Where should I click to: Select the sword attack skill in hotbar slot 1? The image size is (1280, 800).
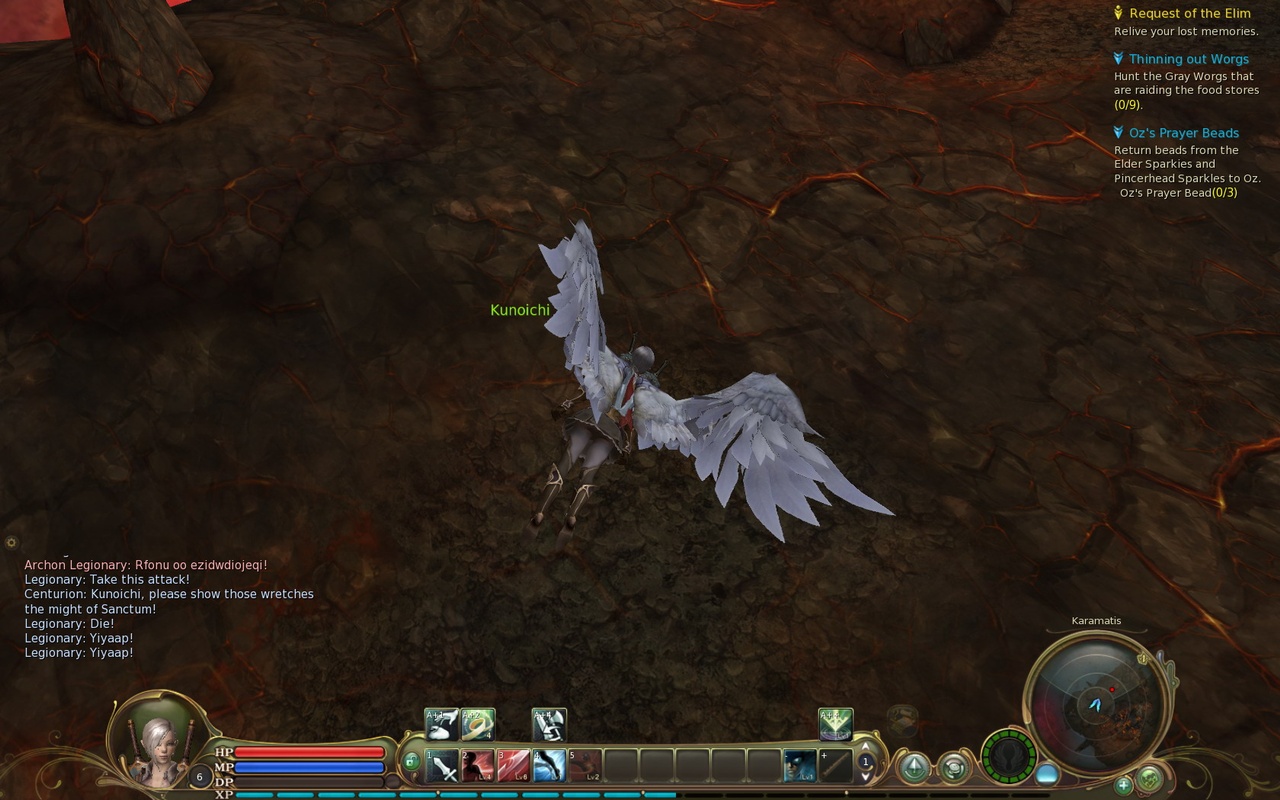[x=441, y=764]
